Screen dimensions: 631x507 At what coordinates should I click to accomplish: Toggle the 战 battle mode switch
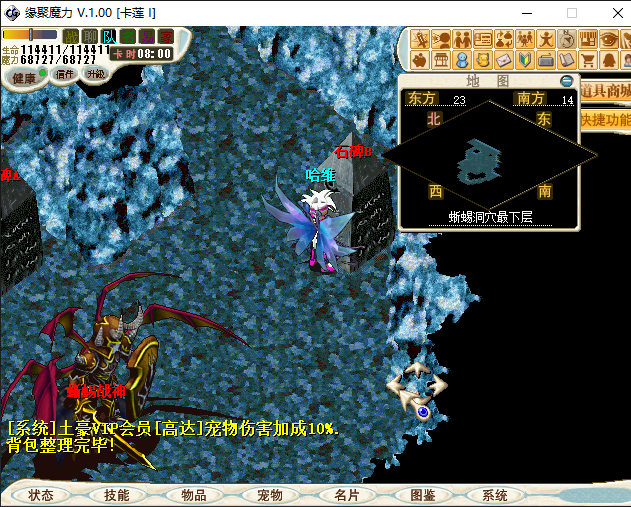point(72,36)
